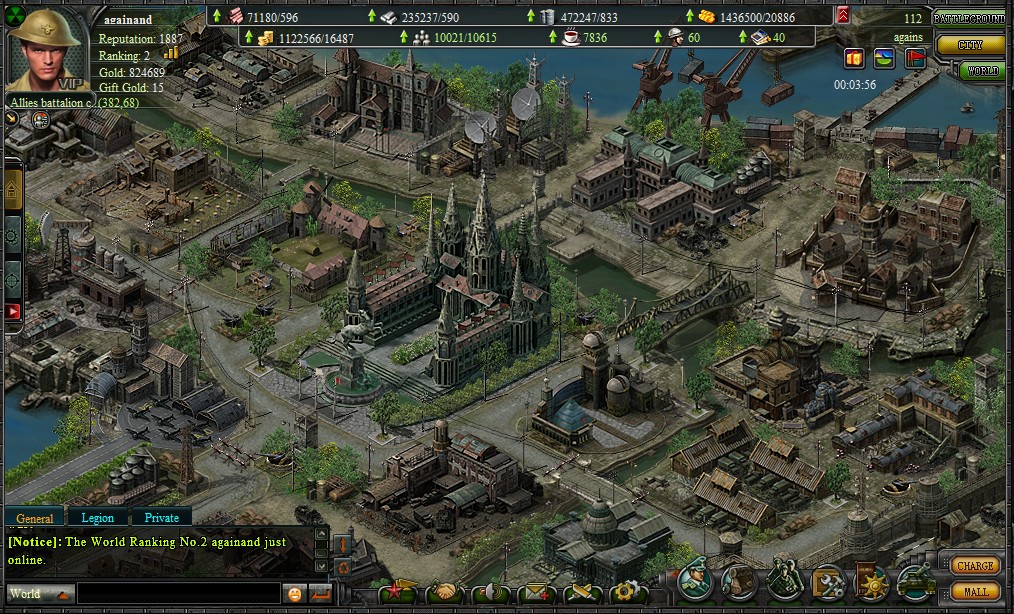
Task: Open the Private chat tab
Action: tap(161, 518)
